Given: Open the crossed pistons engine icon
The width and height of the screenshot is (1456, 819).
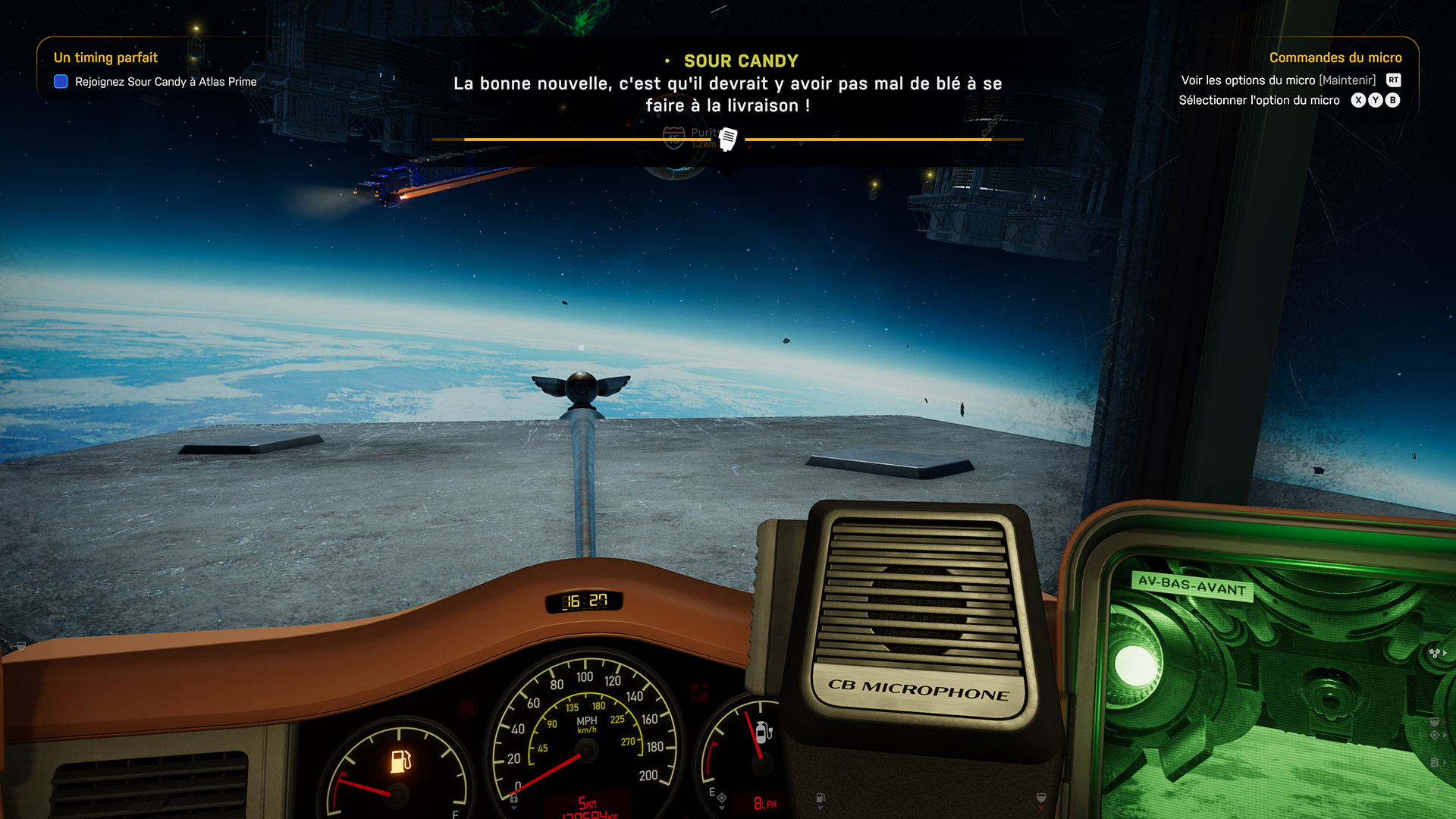Looking at the screenshot, I should (1435, 652).
